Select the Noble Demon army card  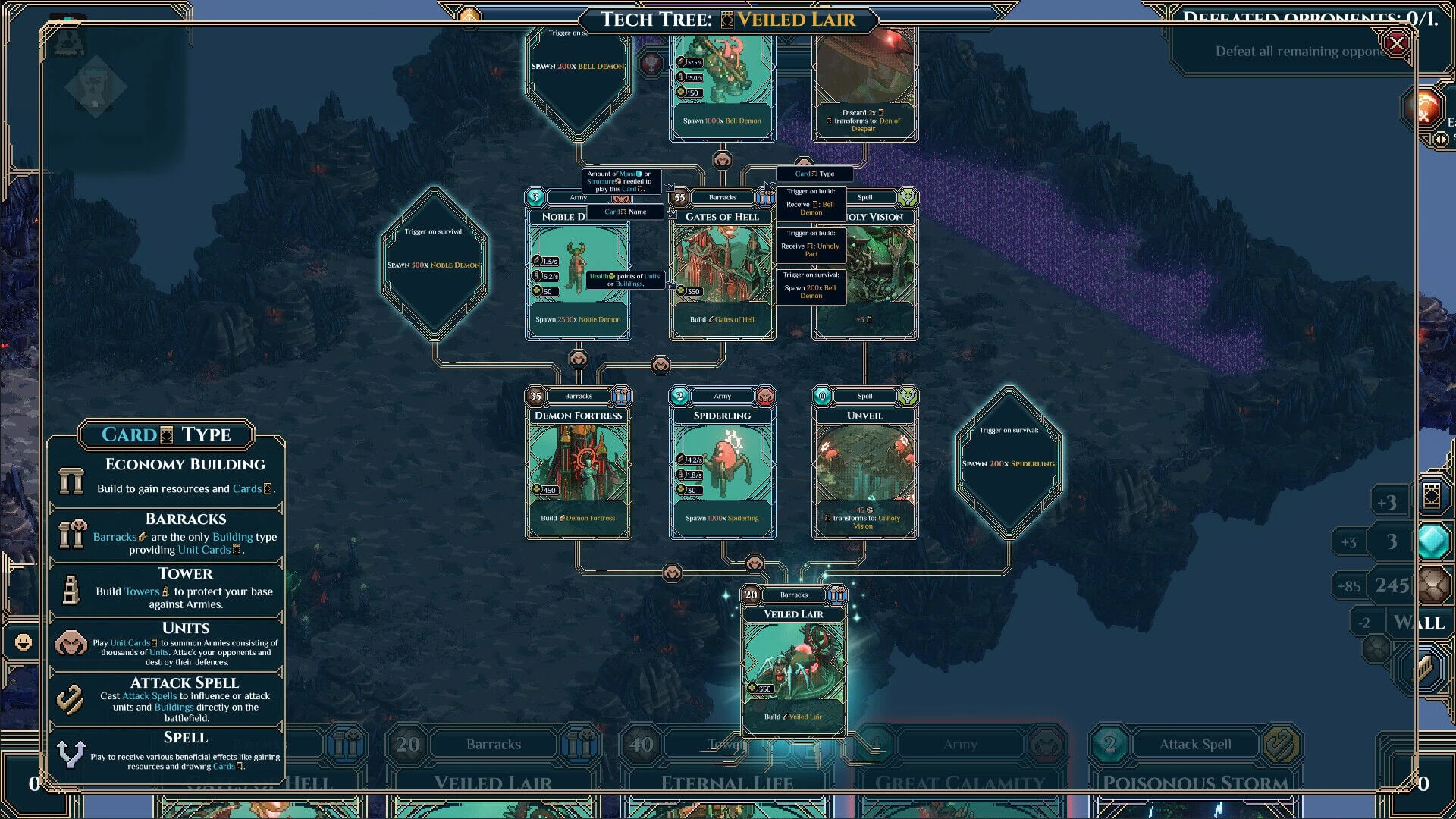578,265
